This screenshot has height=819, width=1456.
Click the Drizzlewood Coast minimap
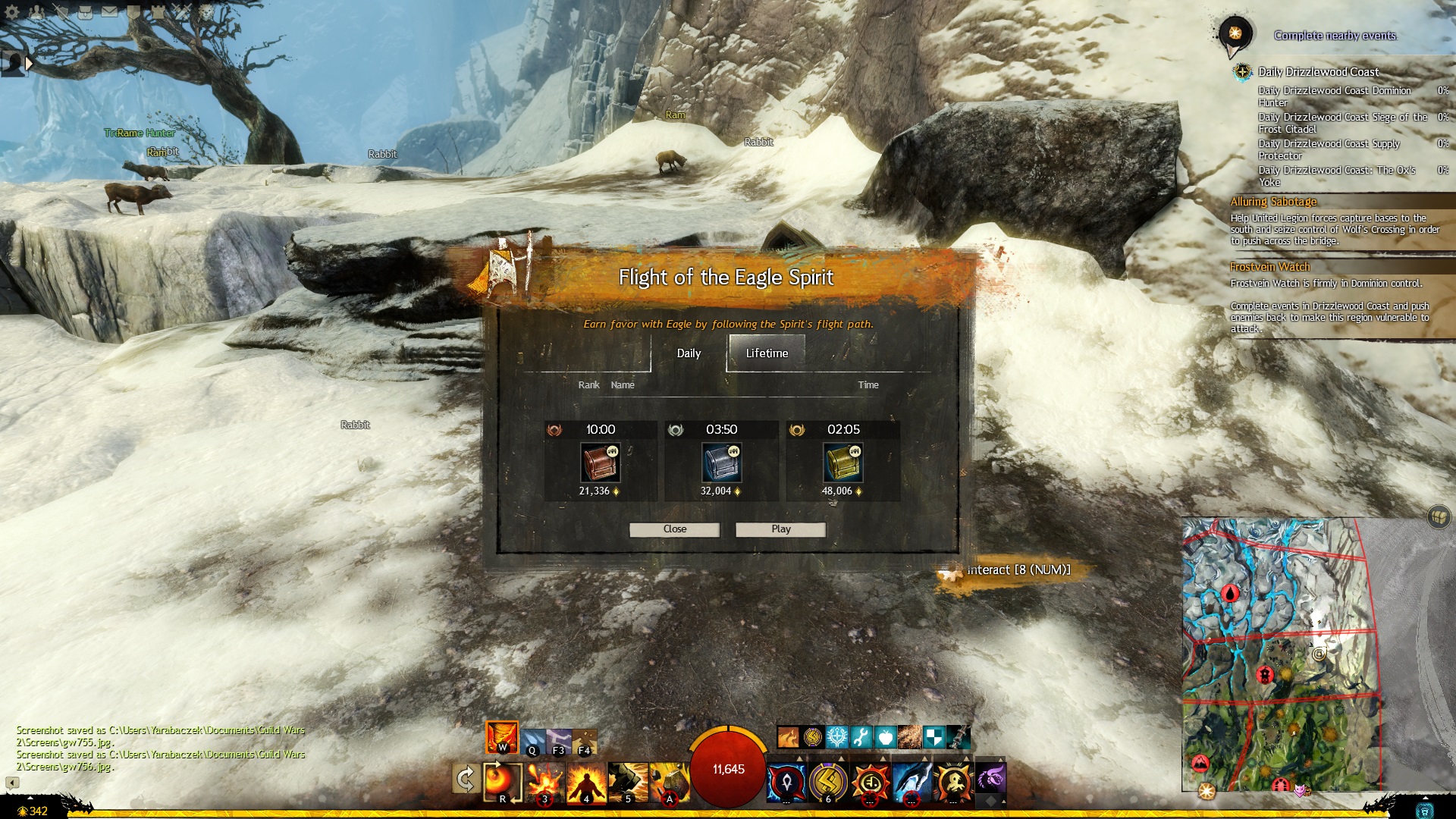[1280, 654]
